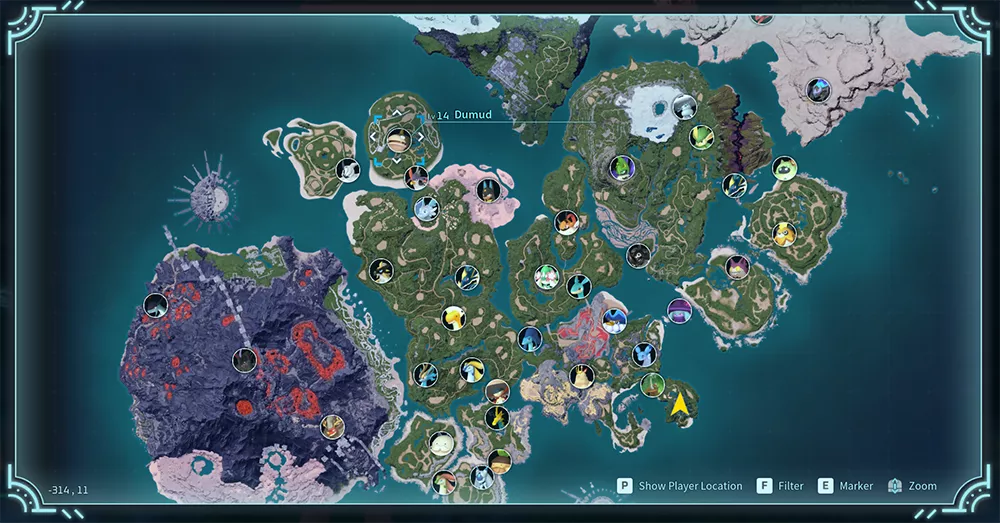The height and width of the screenshot is (523, 1000).
Task: Click the yellow player location arrow
Action: coord(680,404)
